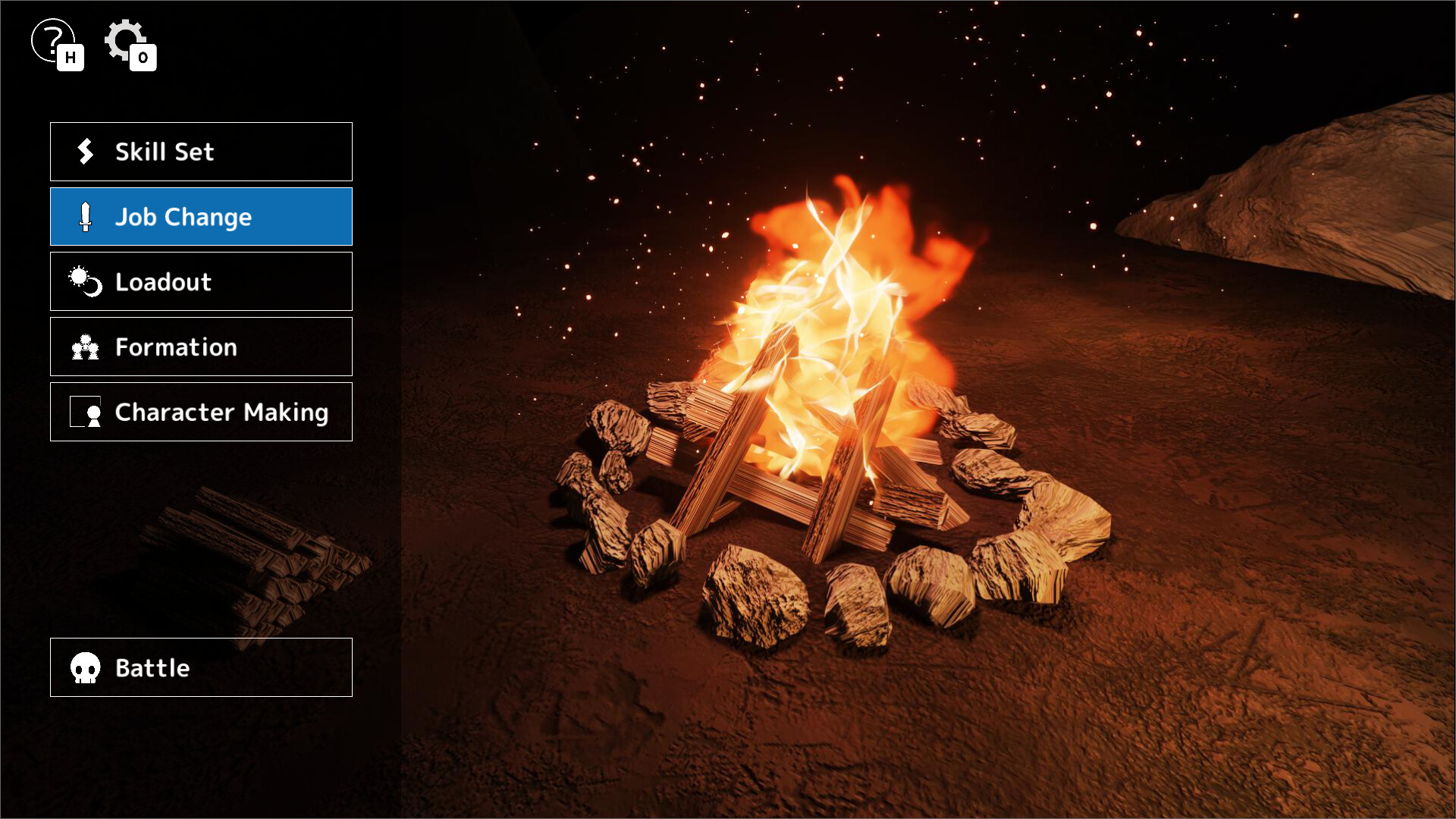Click the party figures Formation icon
This screenshot has width=1456, height=819.
pyautogui.click(x=86, y=347)
